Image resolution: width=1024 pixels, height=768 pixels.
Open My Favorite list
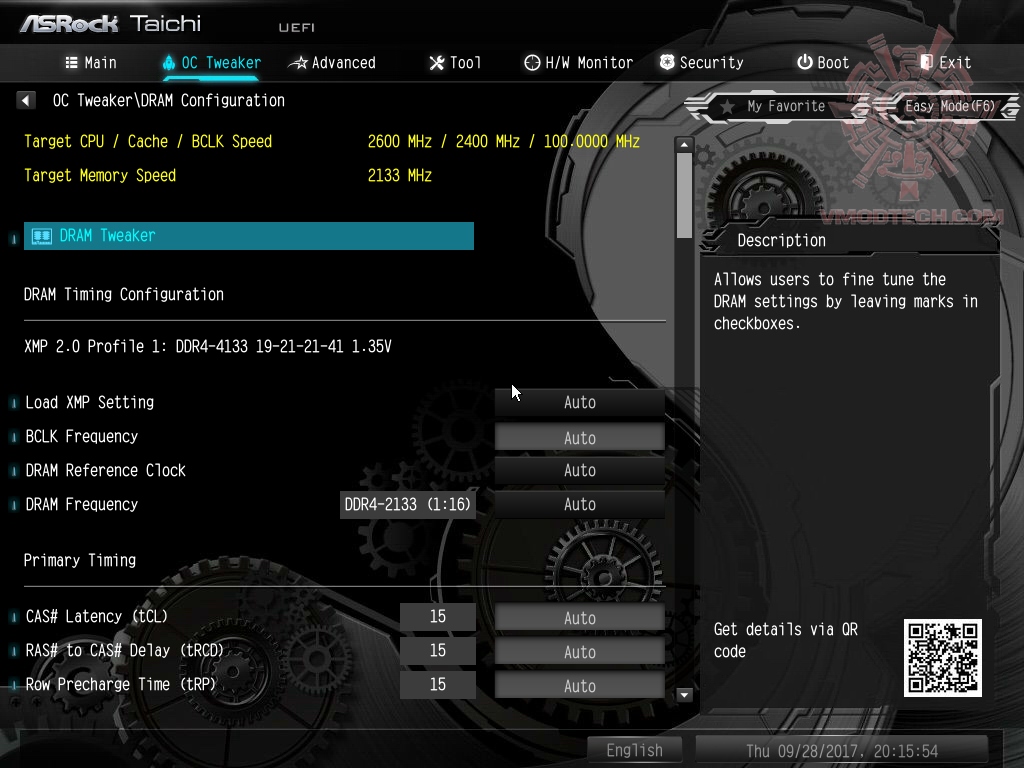[772, 106]
